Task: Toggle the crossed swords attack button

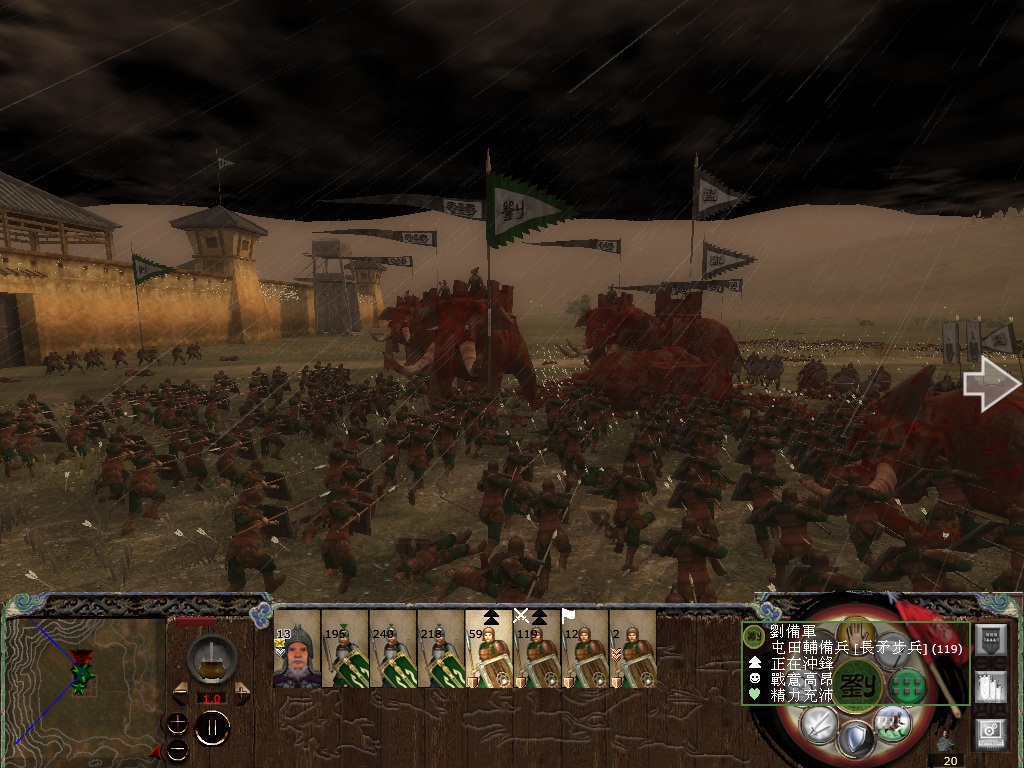Action: (x=820, y=724)
